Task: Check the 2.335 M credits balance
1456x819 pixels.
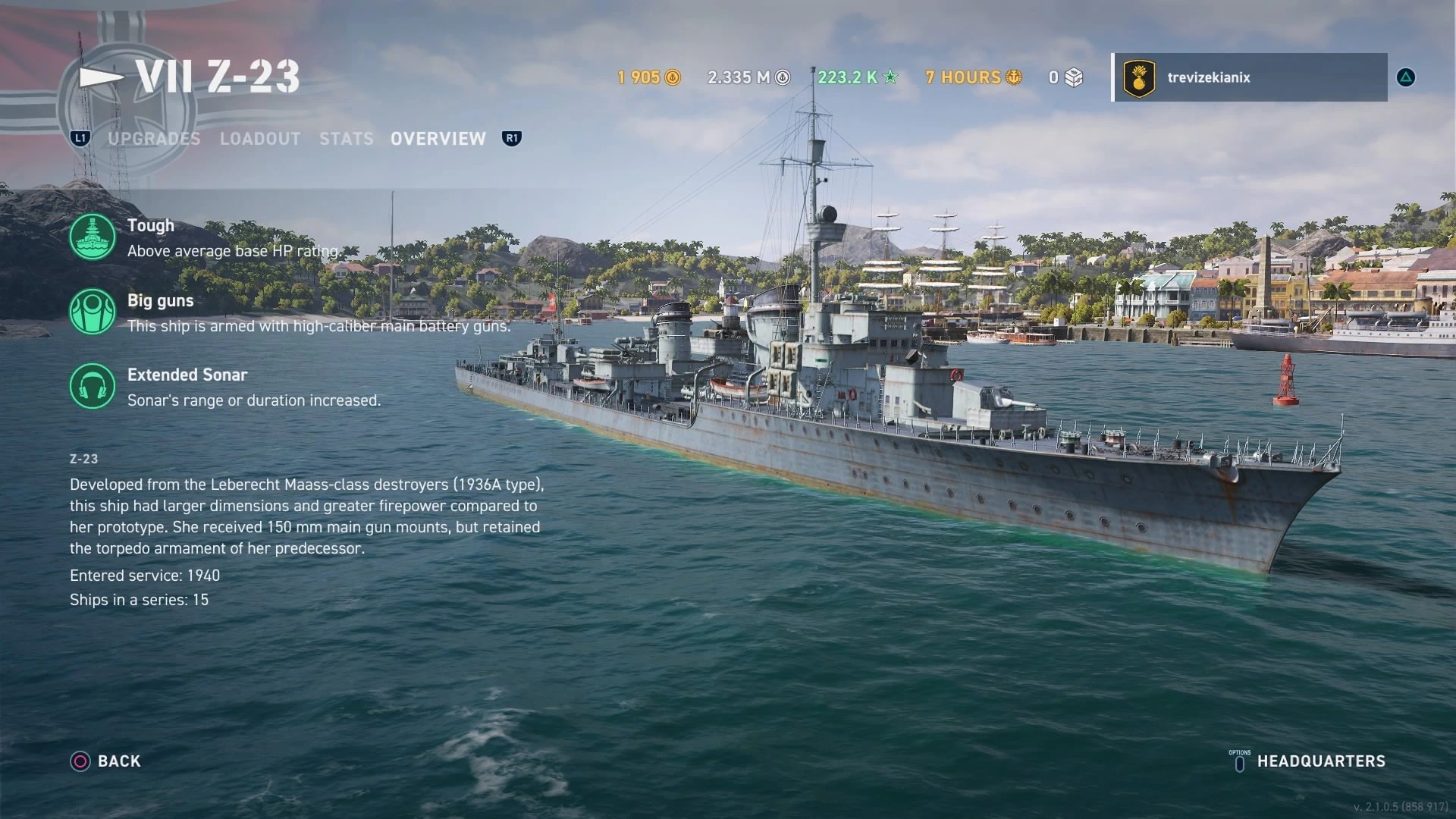Action: (x=748, y=77)
